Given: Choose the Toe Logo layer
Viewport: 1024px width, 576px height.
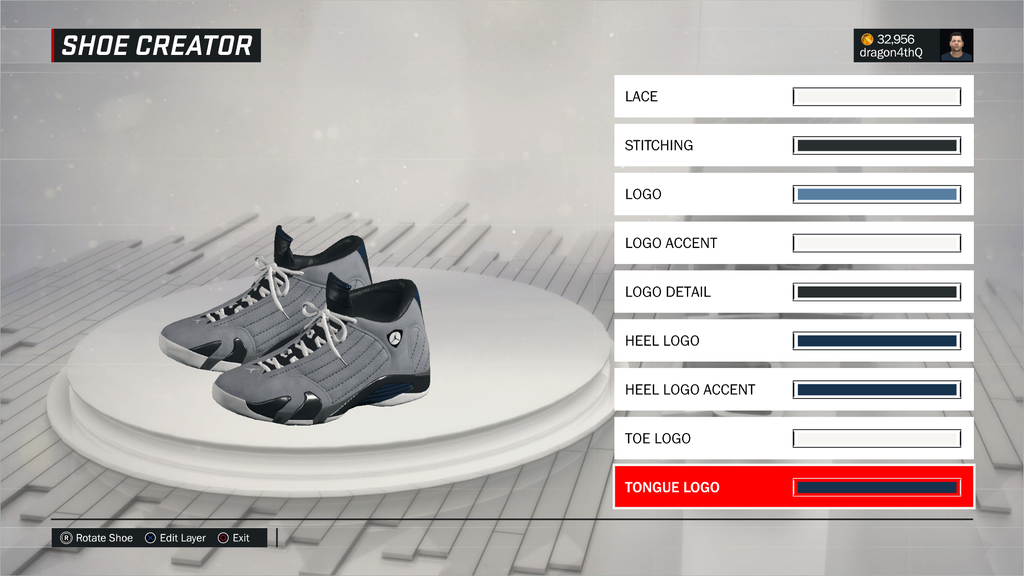Looking at the screenshot, I should [x=793, y=439].
